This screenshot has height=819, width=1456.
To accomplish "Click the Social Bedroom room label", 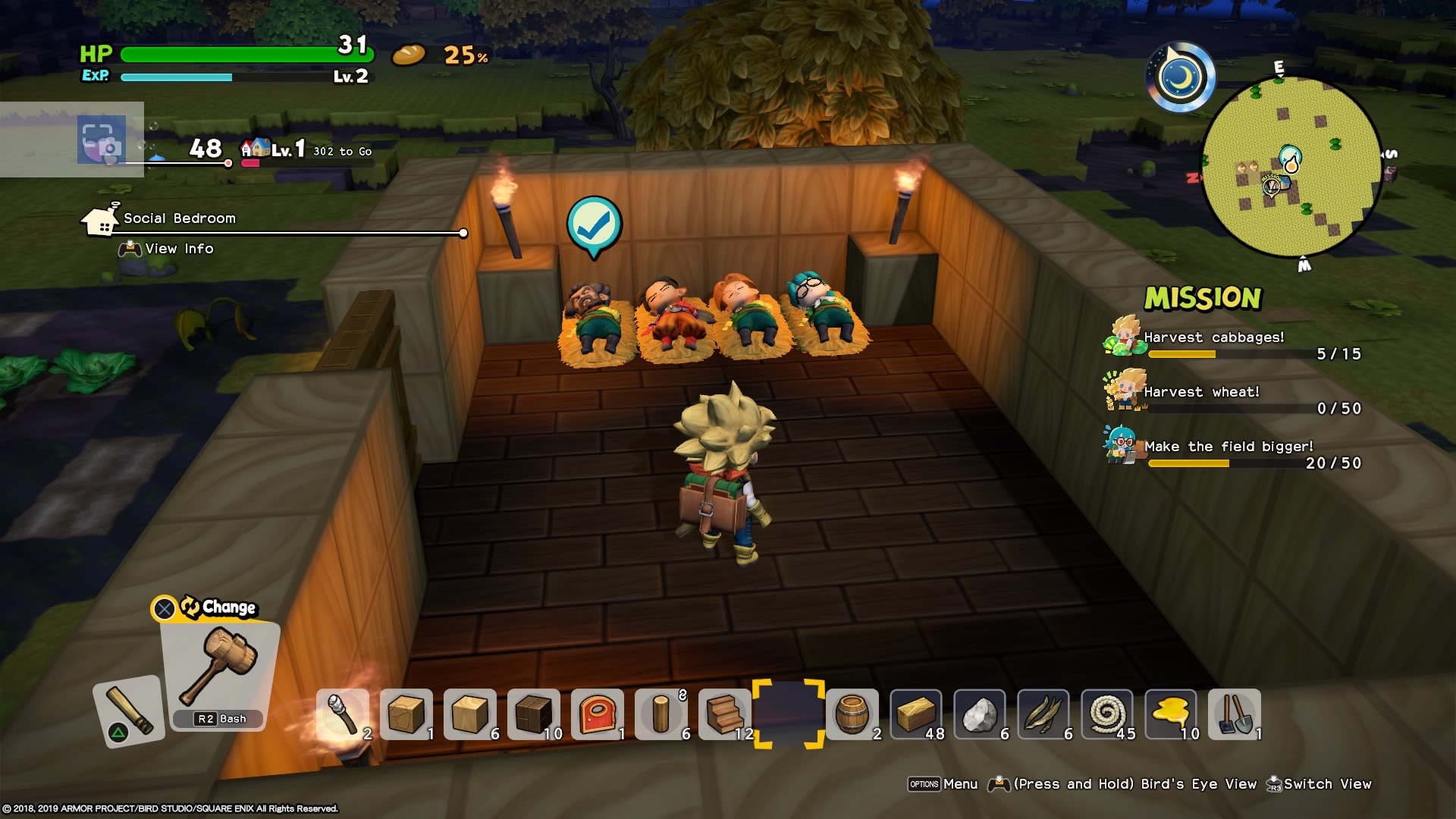I will pos(179,218).
